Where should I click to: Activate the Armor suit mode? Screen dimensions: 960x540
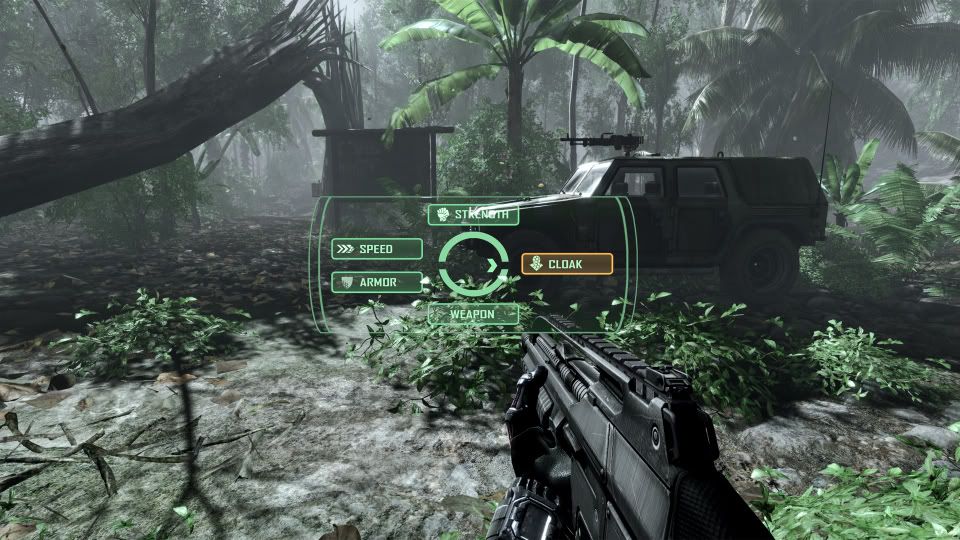click(376, 282)
